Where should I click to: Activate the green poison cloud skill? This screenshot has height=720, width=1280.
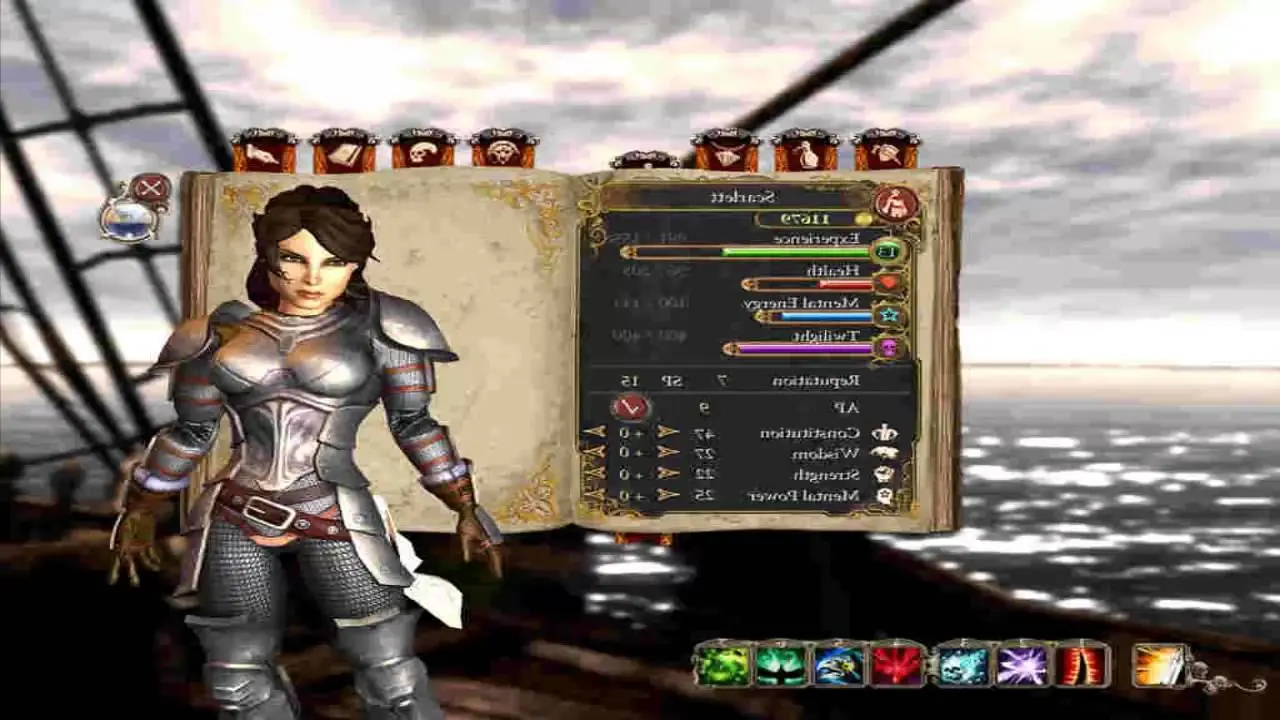pos(722,665)
